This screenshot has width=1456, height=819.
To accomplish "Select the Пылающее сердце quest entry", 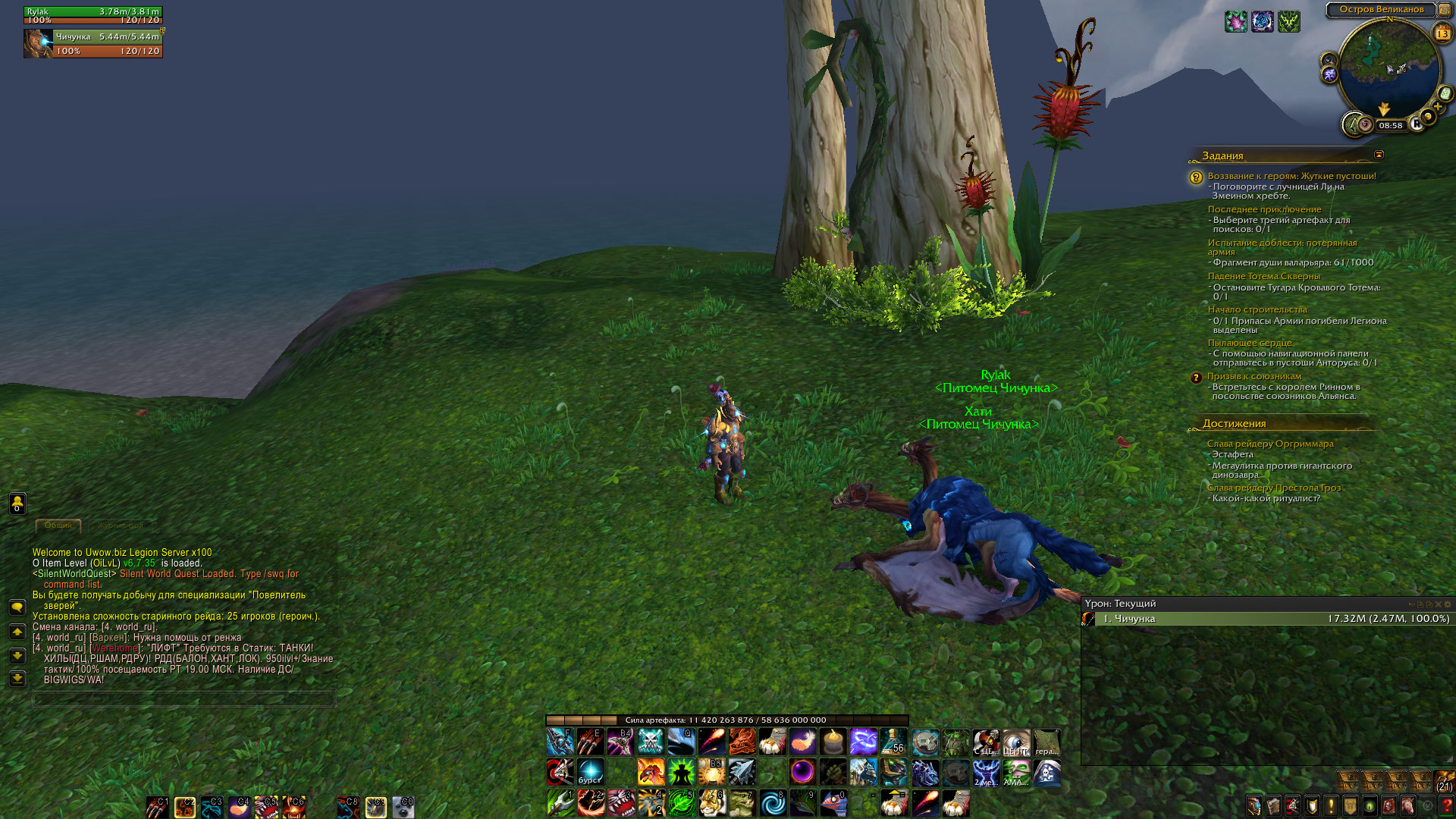I will pyautogui.click(x=1249, y=343).
